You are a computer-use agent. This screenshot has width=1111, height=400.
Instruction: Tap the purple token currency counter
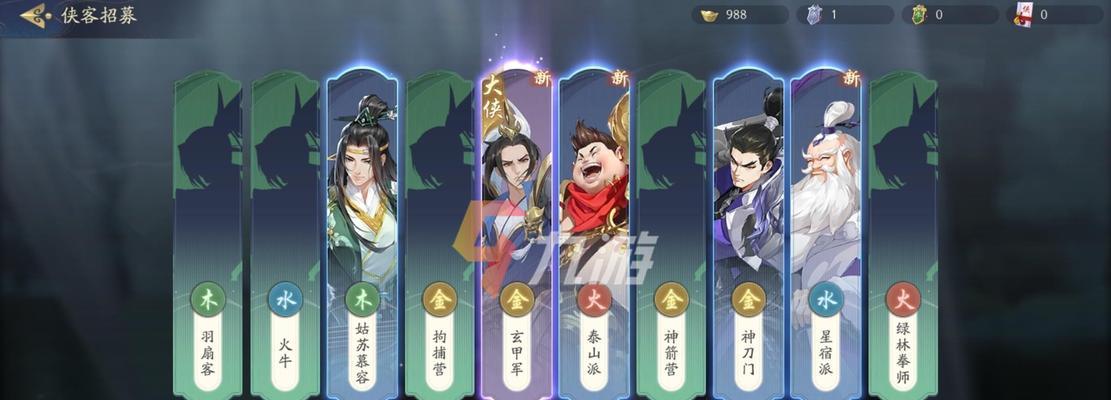pos(845,15)
